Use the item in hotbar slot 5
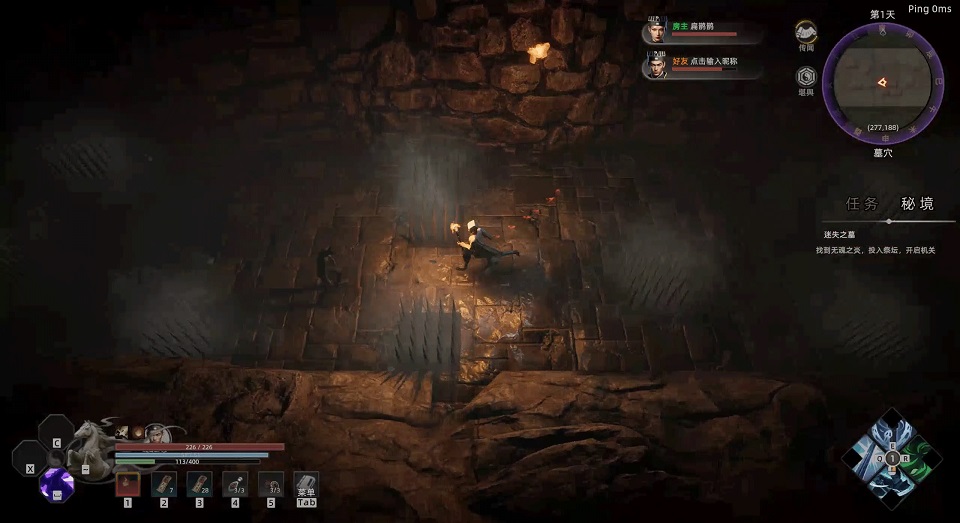The image size is (960, 523). tap(270, 485)
